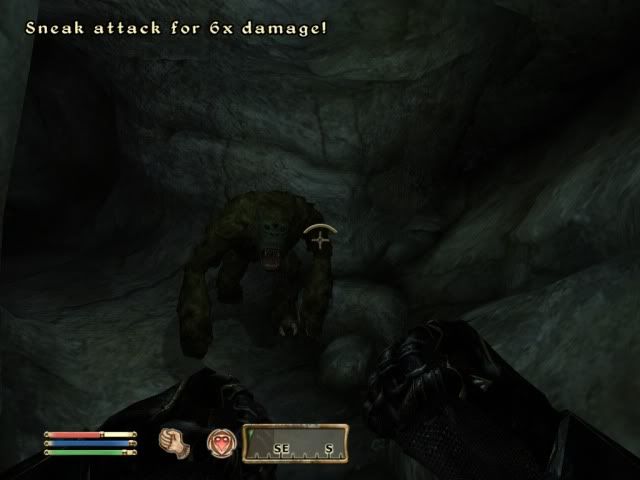Image resolution: width=640 pixels, height=480 pixels.
Task: Click the compass bar showing SE and S
Action: (x=296, y=442)
